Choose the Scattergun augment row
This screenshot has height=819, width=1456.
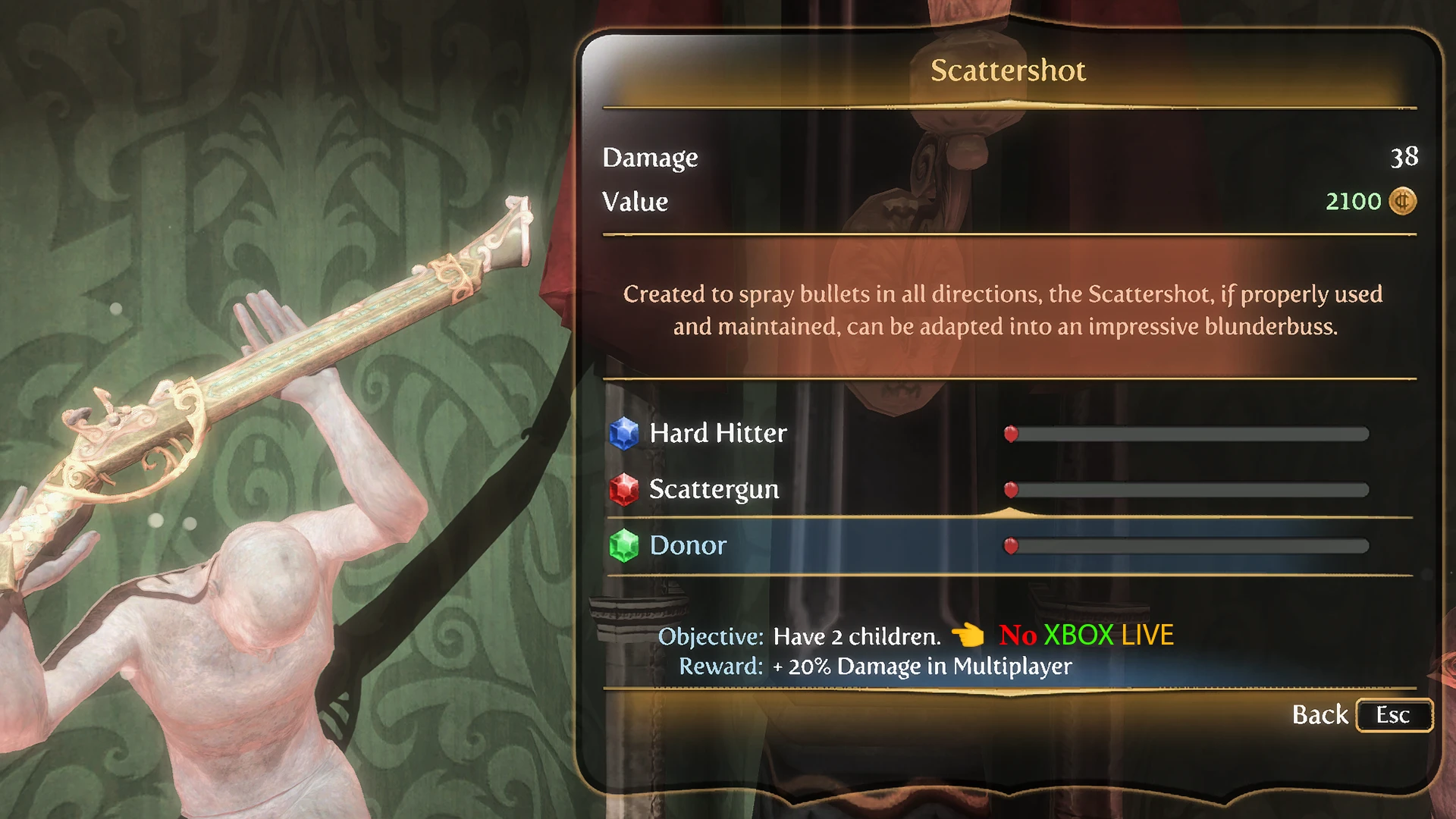click(714, 489)
